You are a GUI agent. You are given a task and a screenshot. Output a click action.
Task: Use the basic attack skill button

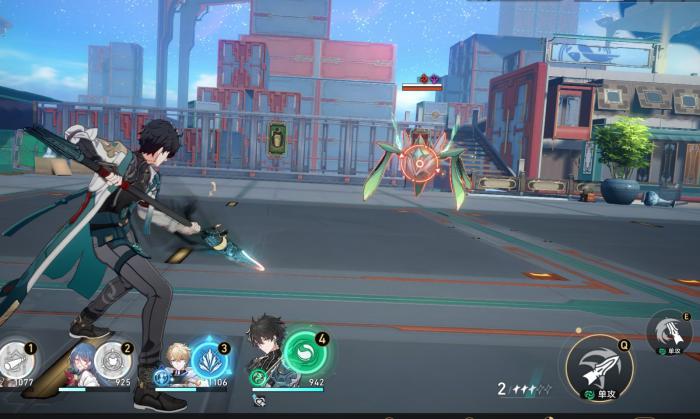(598, 366)
